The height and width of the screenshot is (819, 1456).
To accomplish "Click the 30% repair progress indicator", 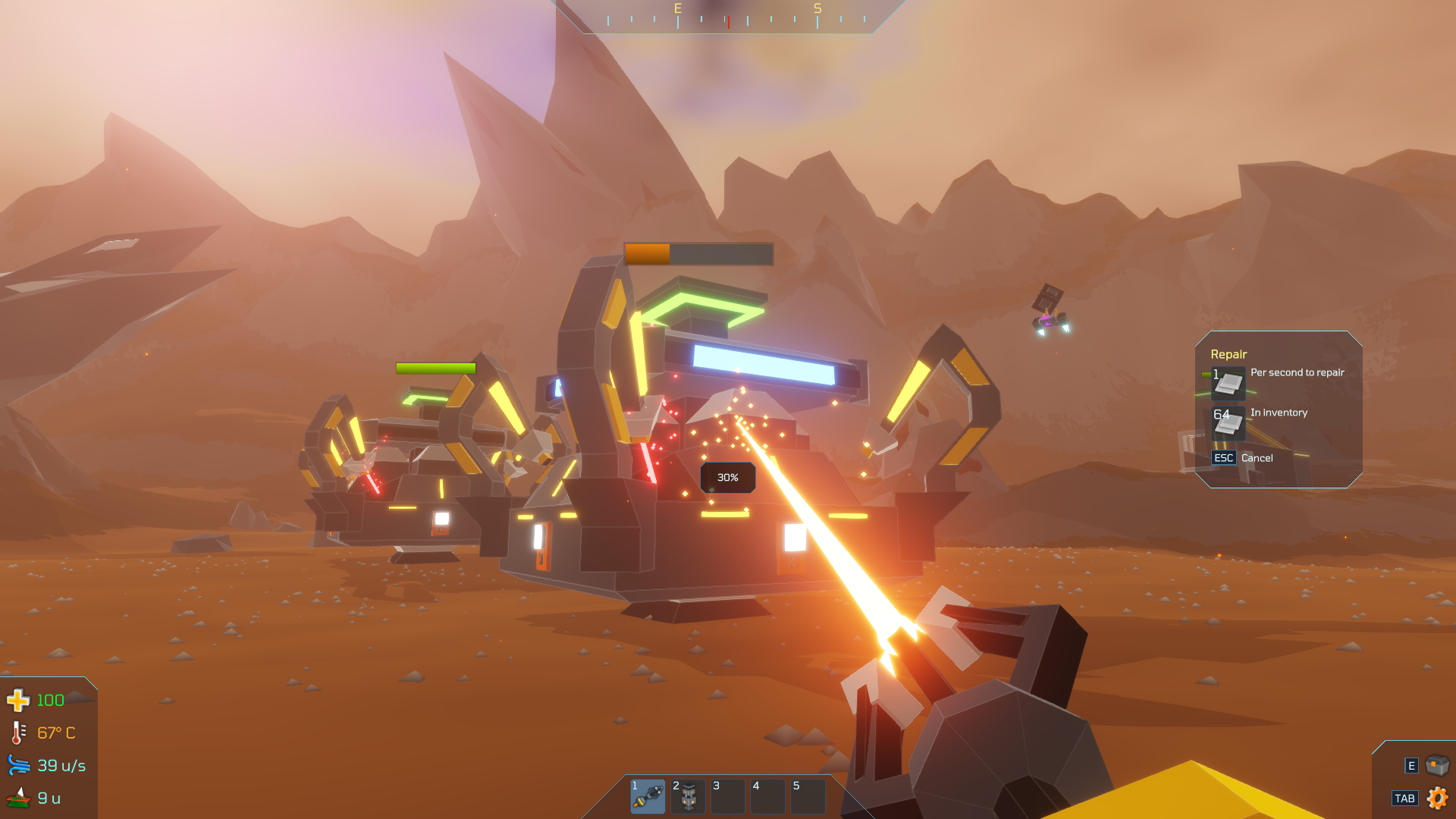I will click(x=727, y=477).
